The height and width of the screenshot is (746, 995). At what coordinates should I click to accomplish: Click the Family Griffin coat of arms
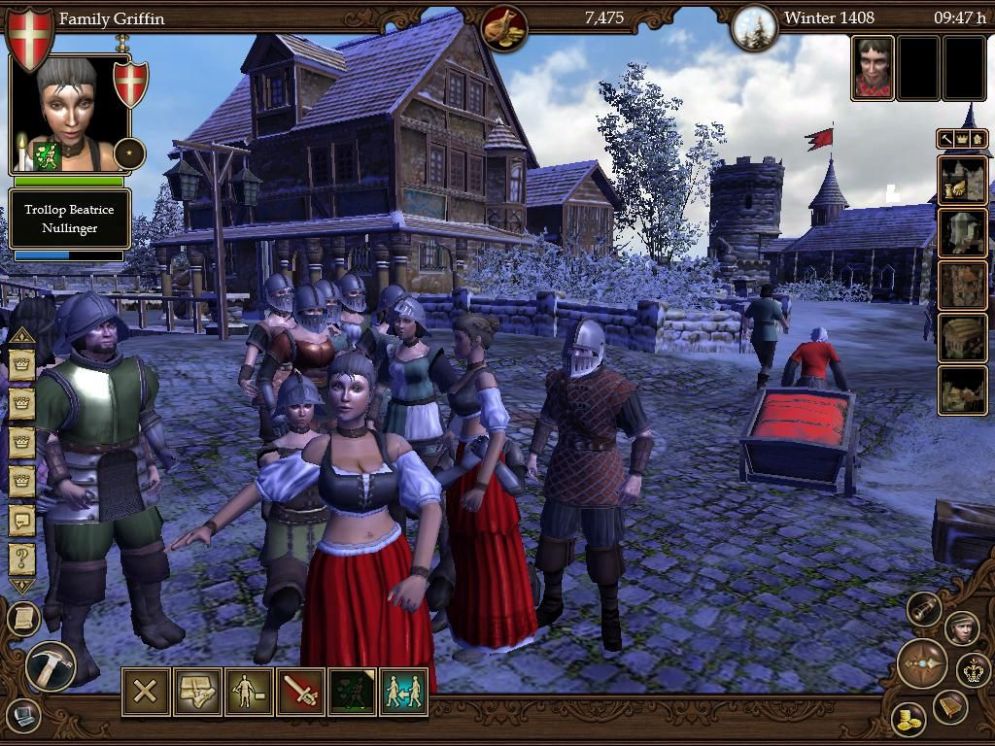(x=30, y=38)
